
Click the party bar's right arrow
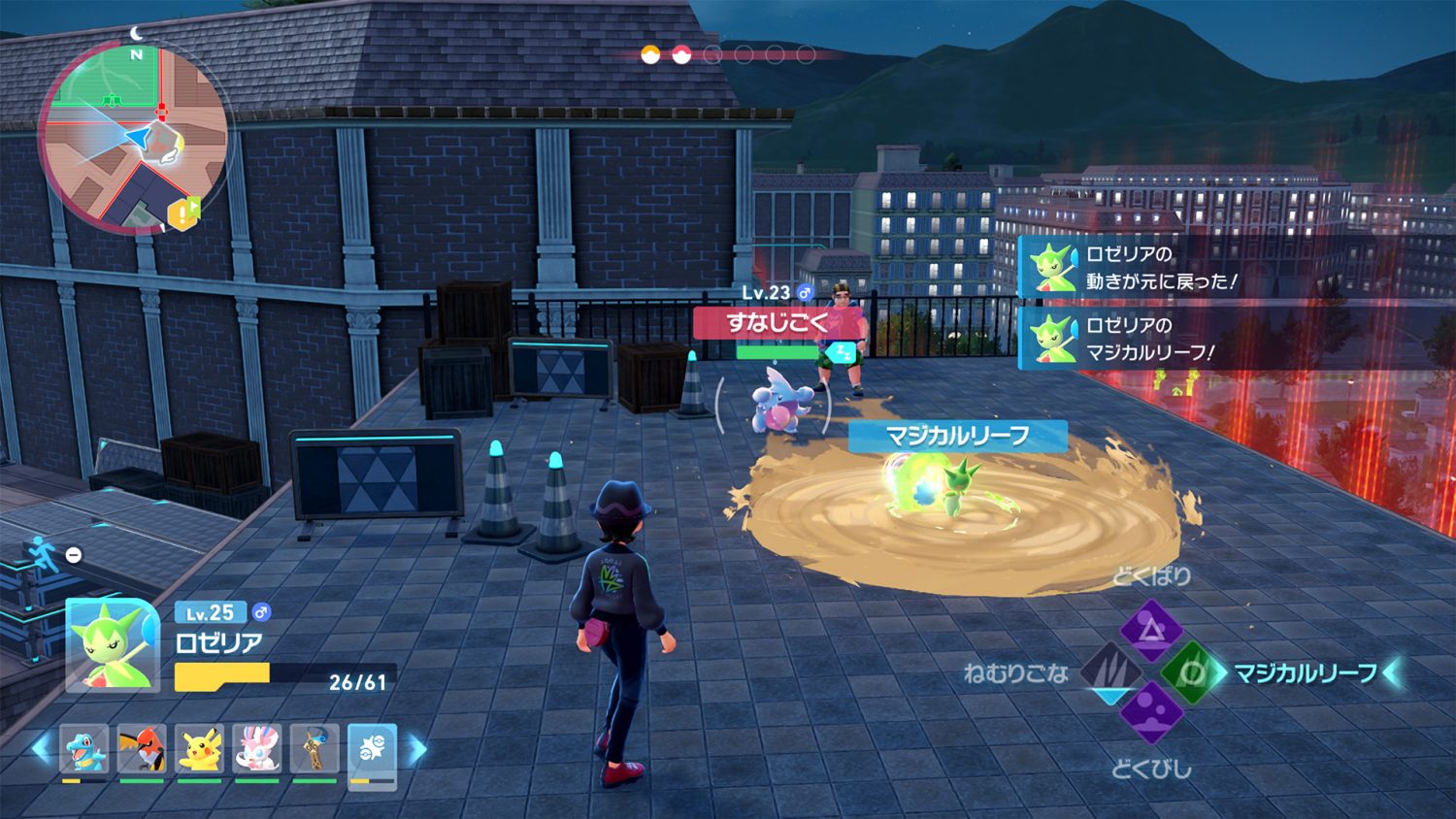tap(416, 748)
